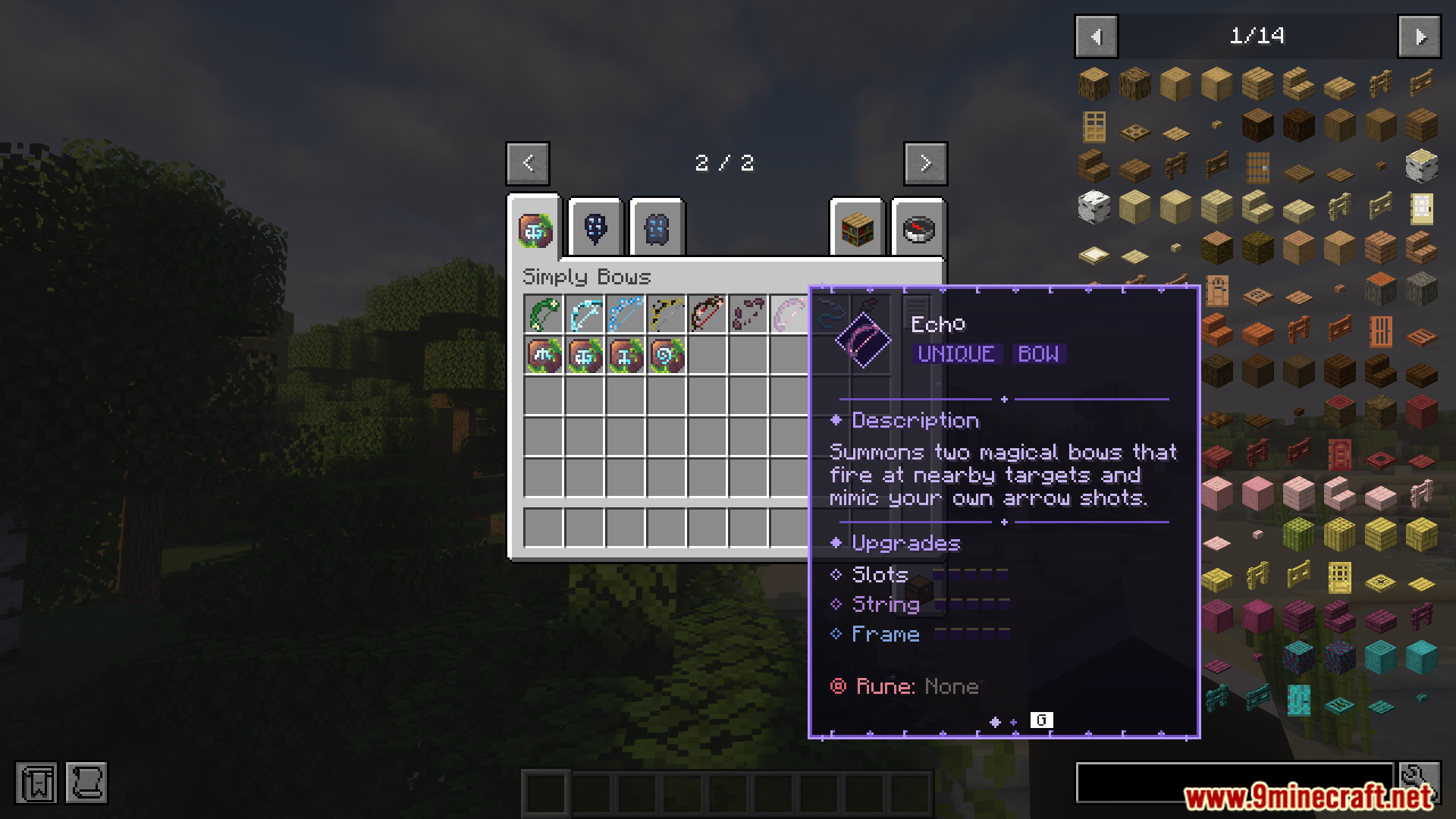The width and height of the screenshot is (1456, 819).
Task: Pick the green vine bow
Action: 544,314
